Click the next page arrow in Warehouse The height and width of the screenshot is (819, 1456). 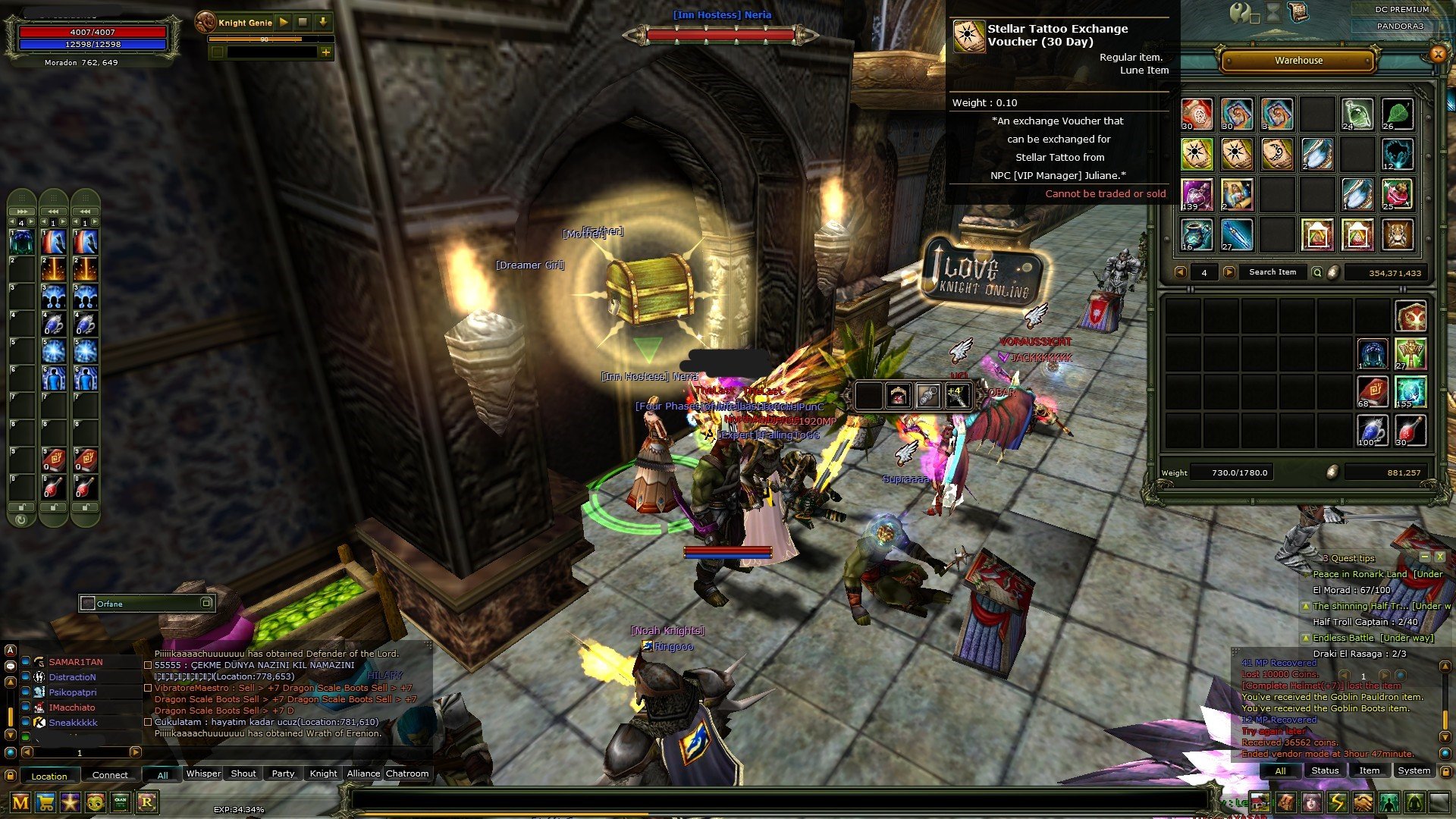1229,272
